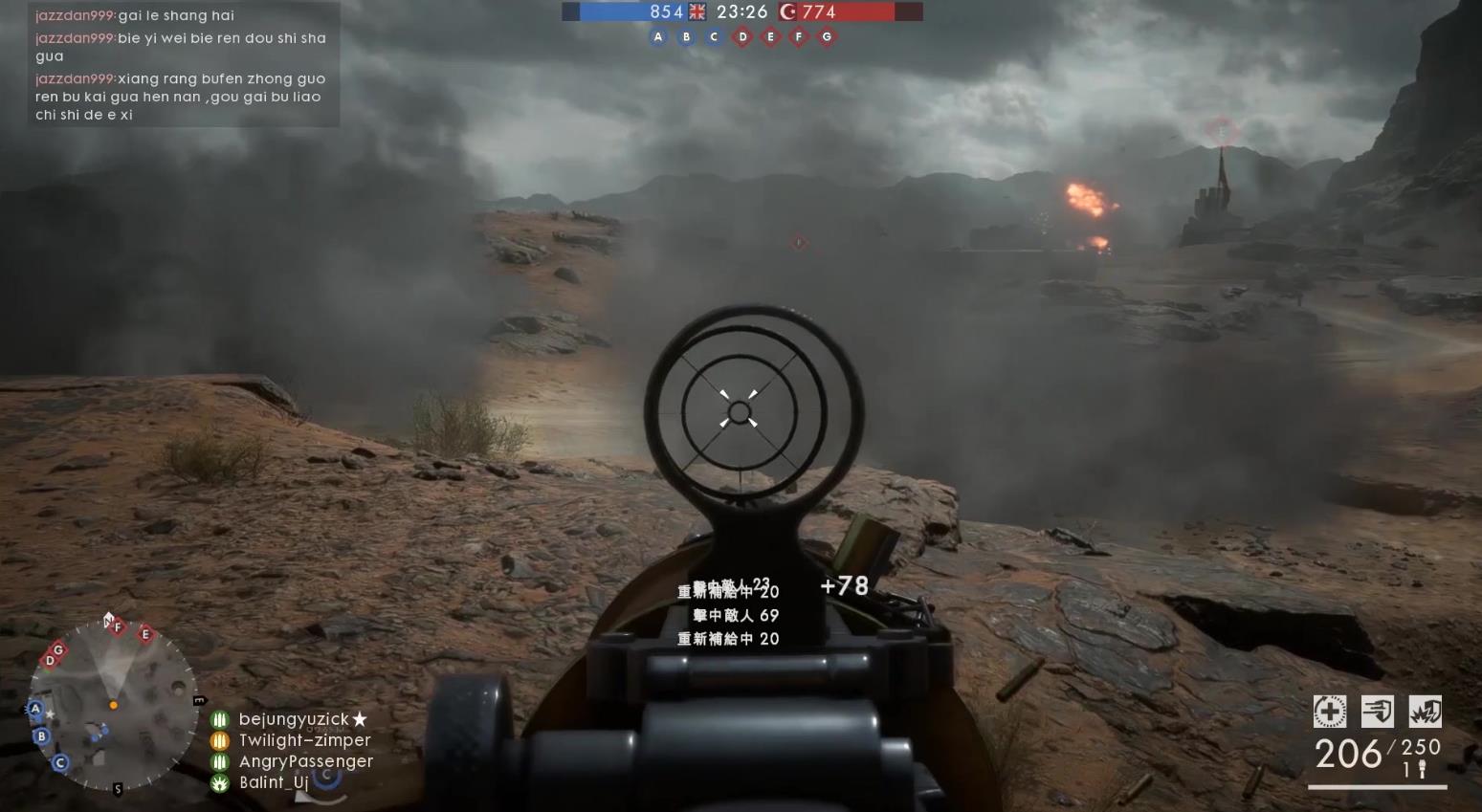Select AngryPassenger in the squad list
Image resolution: width=1482 pixels, height=812 pixels.
tap(305, 761)
